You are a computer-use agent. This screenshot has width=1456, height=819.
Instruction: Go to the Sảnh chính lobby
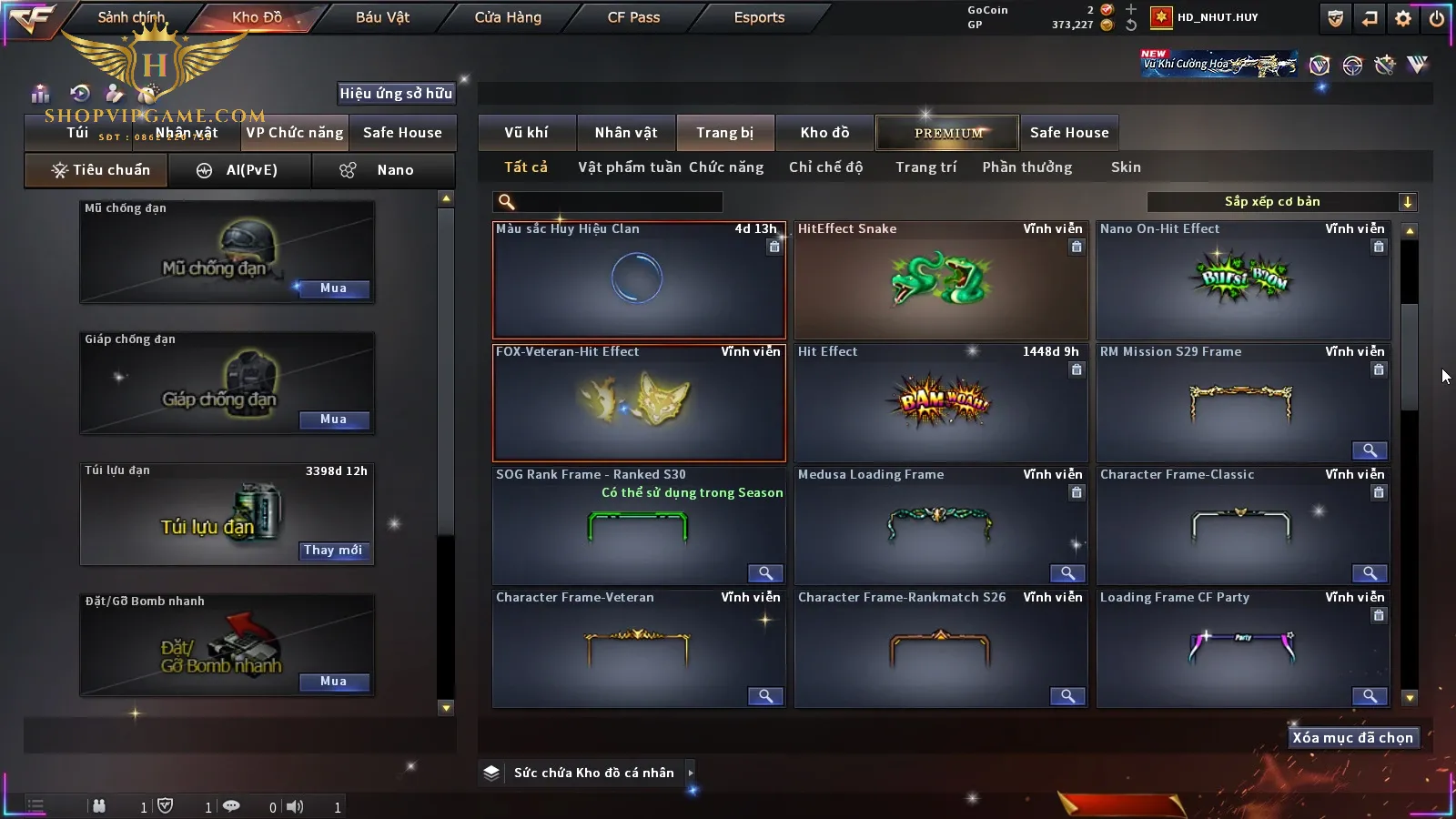[x=131, y=17]
